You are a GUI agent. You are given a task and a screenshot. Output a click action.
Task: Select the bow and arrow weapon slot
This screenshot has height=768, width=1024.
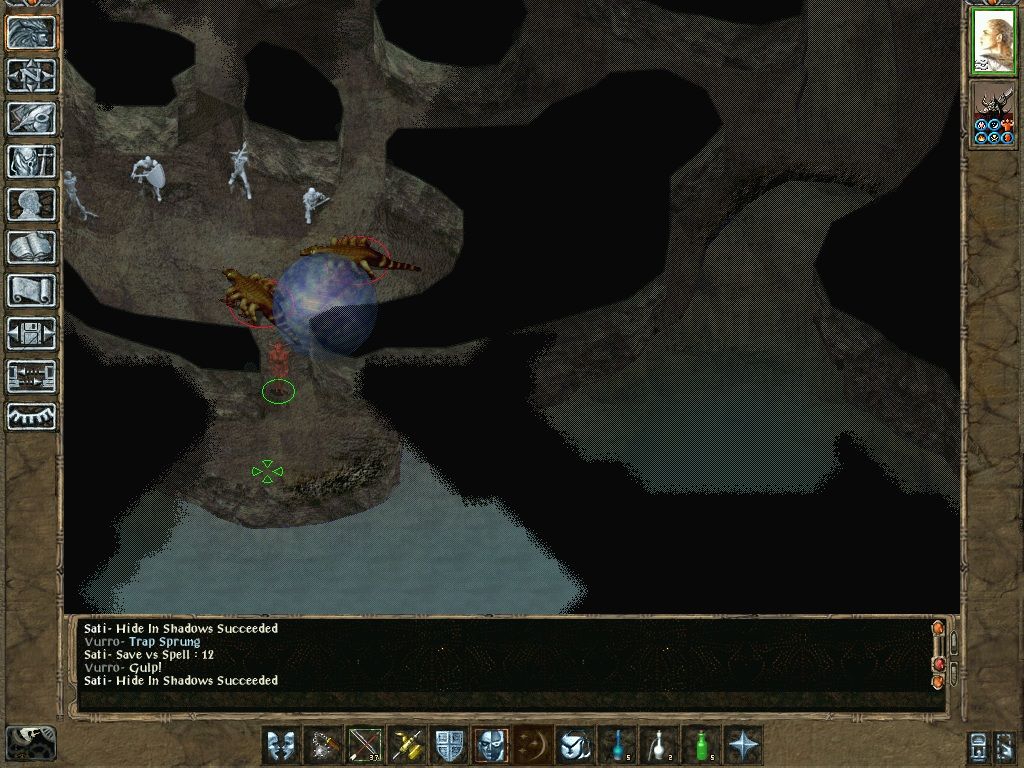(x=365, y=745)
